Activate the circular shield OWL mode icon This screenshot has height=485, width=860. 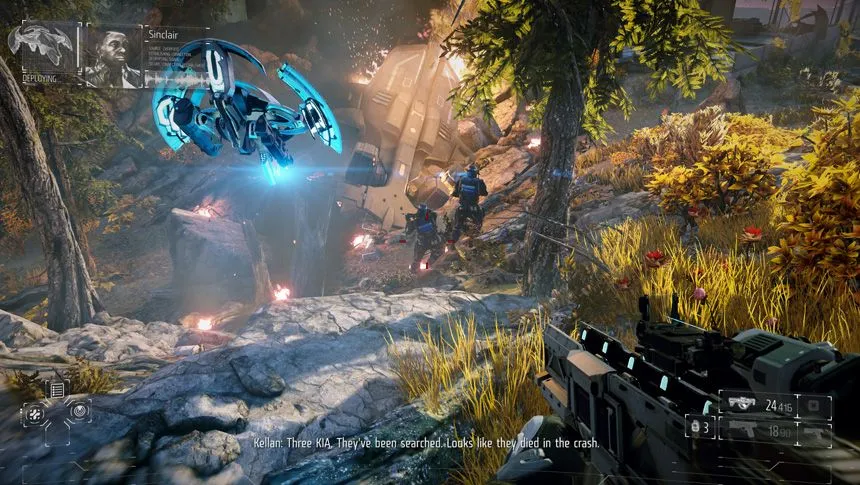[x=78, y=409]
